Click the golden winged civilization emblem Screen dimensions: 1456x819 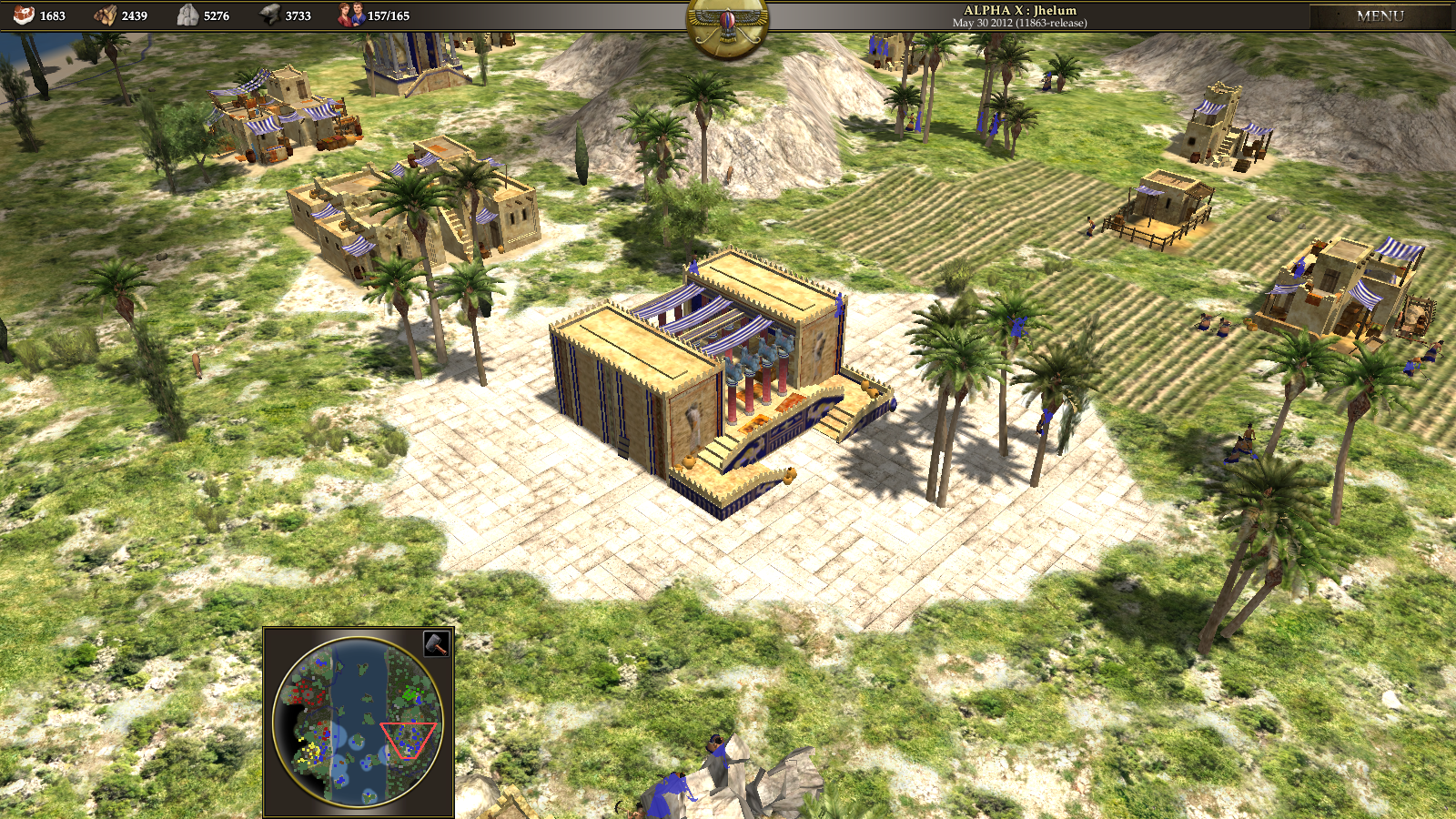click(x=727, y=26)
